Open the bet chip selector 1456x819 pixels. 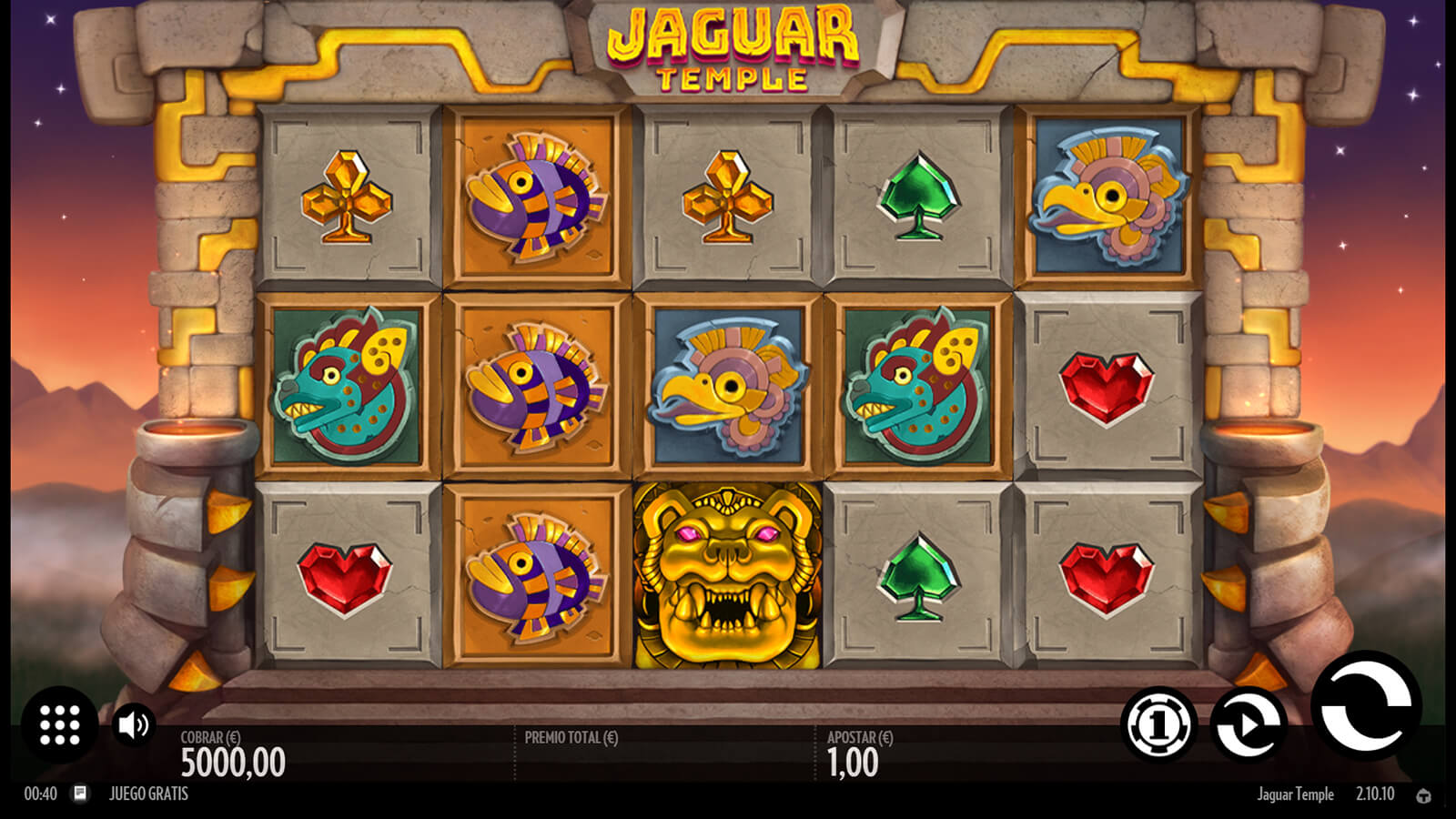pyautogui.click(x=1158, y=724)
